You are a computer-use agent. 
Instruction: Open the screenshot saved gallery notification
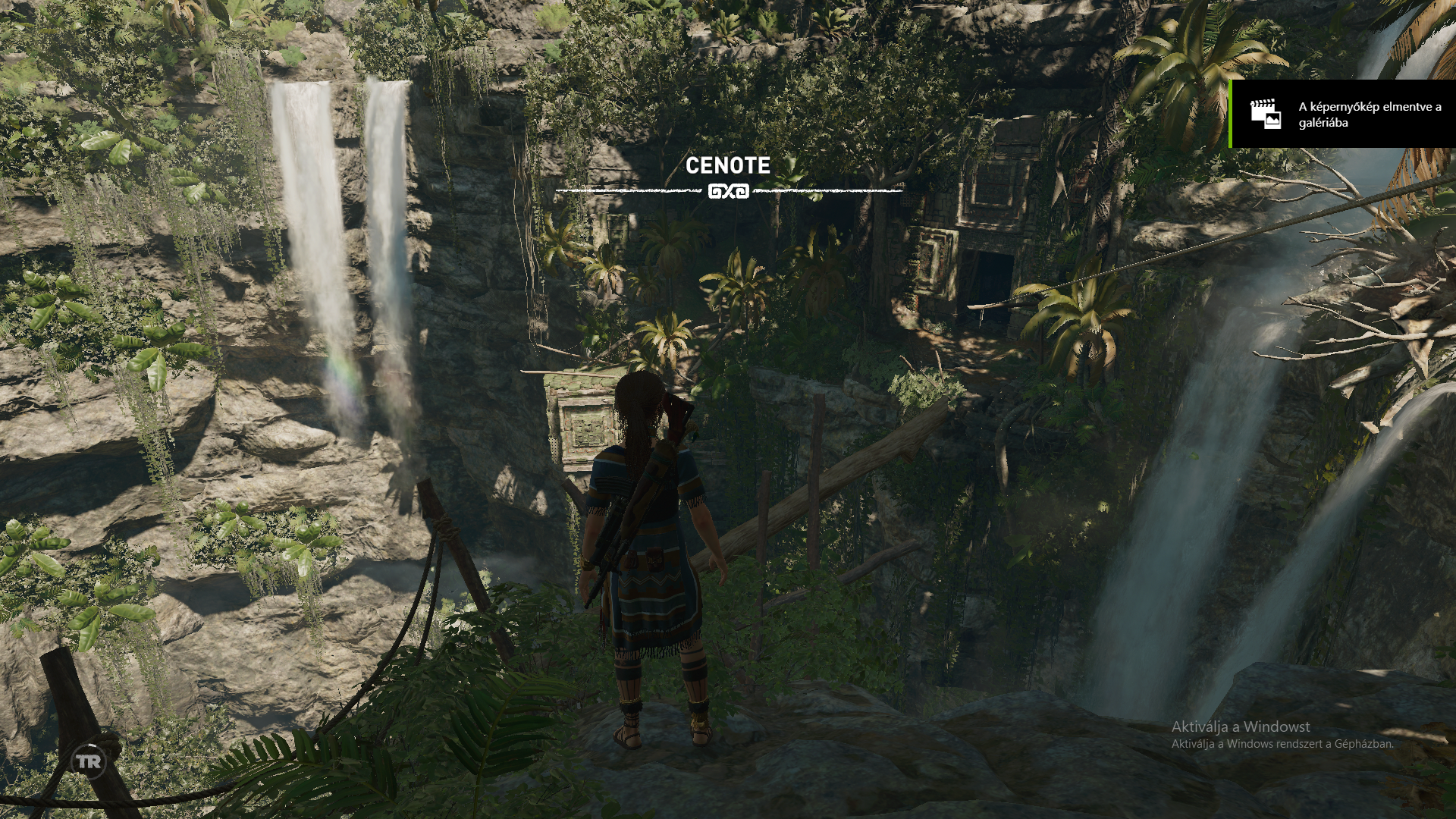coord(1342,114)
